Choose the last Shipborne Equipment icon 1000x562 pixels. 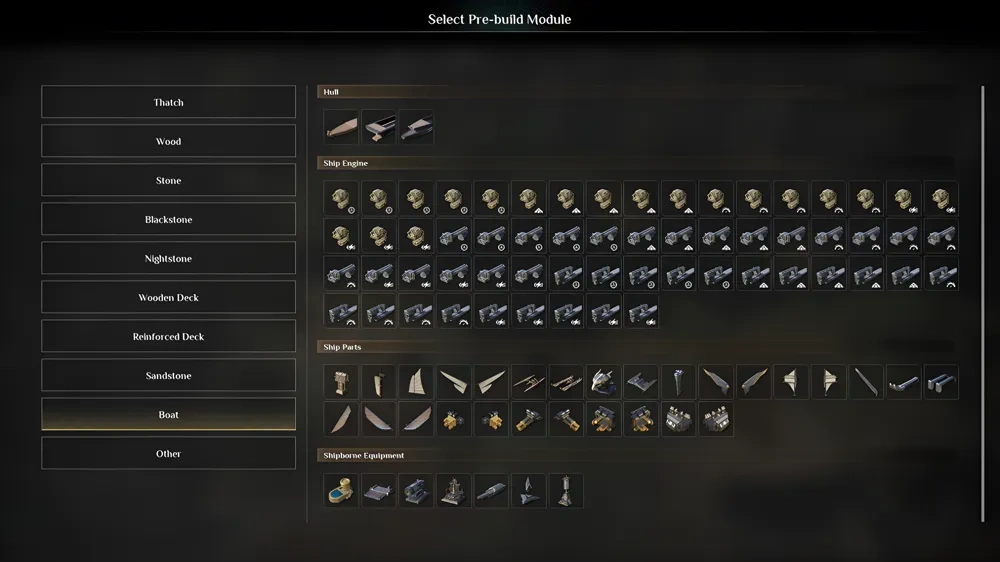(x=566, y=490)
